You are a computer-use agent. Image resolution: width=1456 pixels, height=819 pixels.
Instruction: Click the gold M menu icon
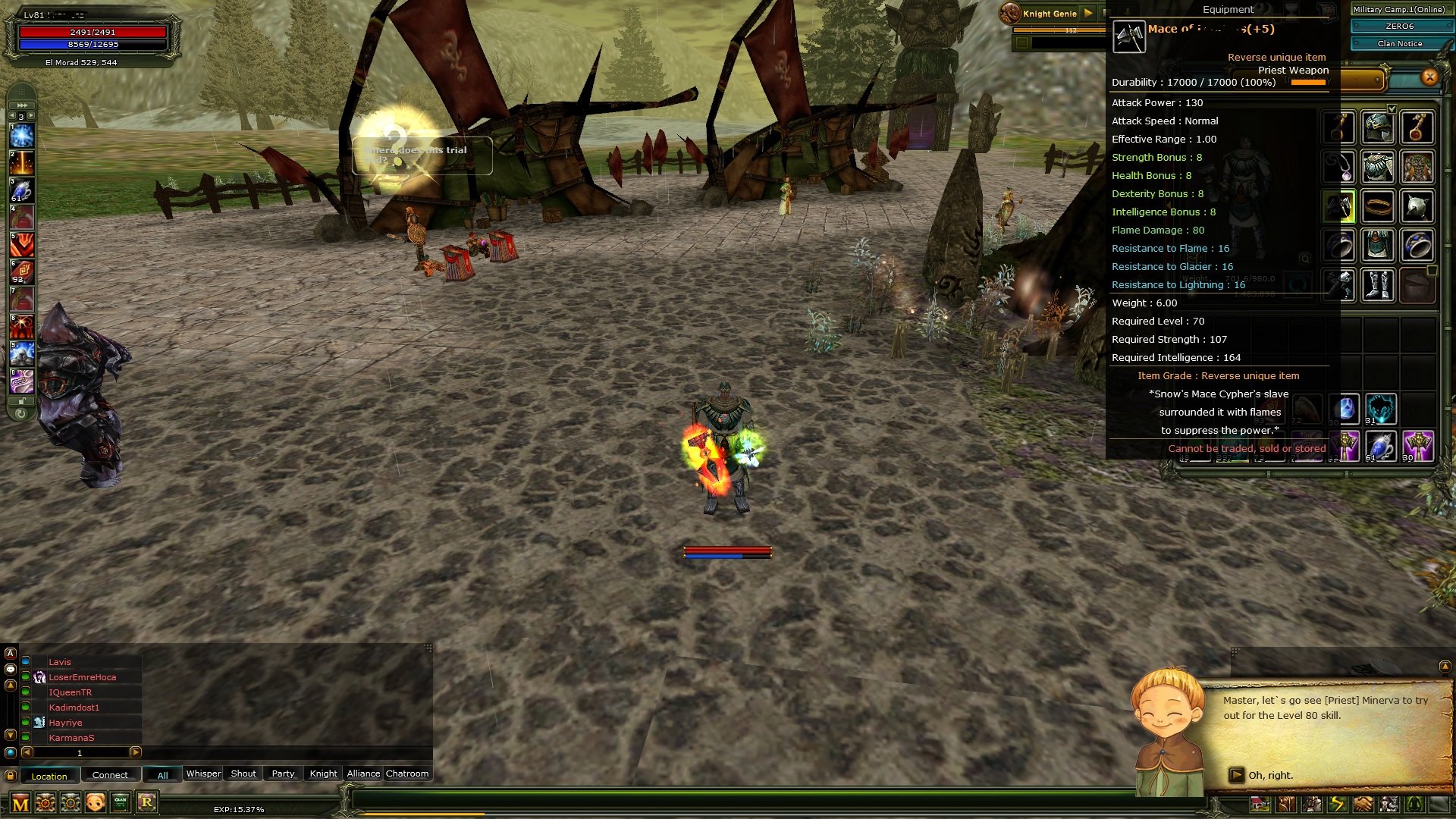click(x=20, y=803)
